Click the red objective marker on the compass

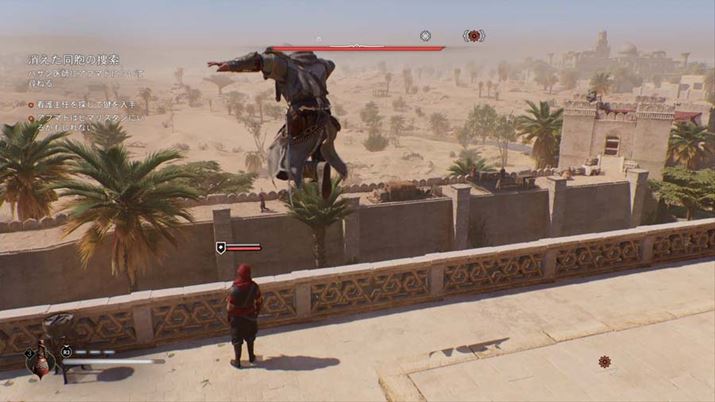[474, 36]
